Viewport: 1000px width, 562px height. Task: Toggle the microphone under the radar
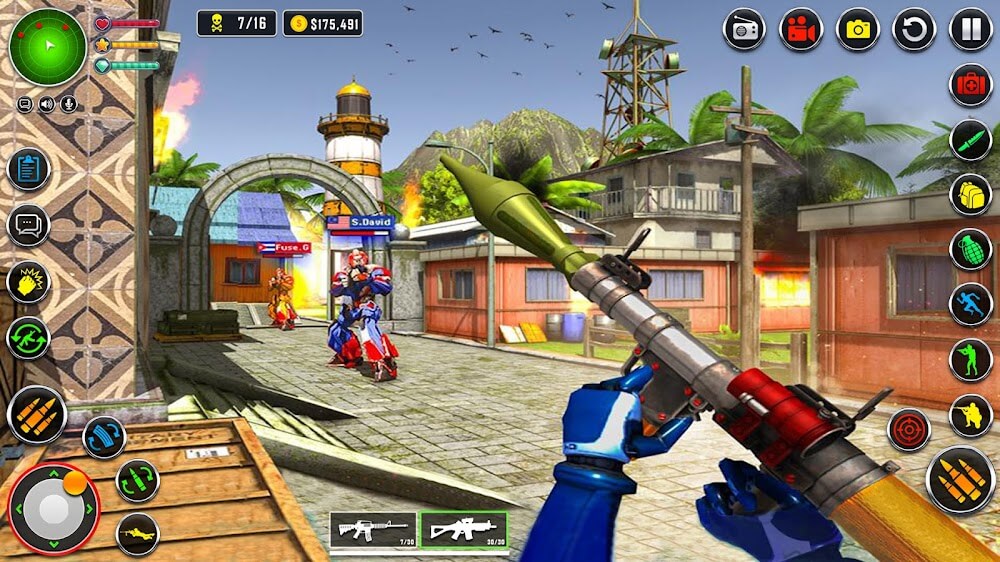pos(70,104)
